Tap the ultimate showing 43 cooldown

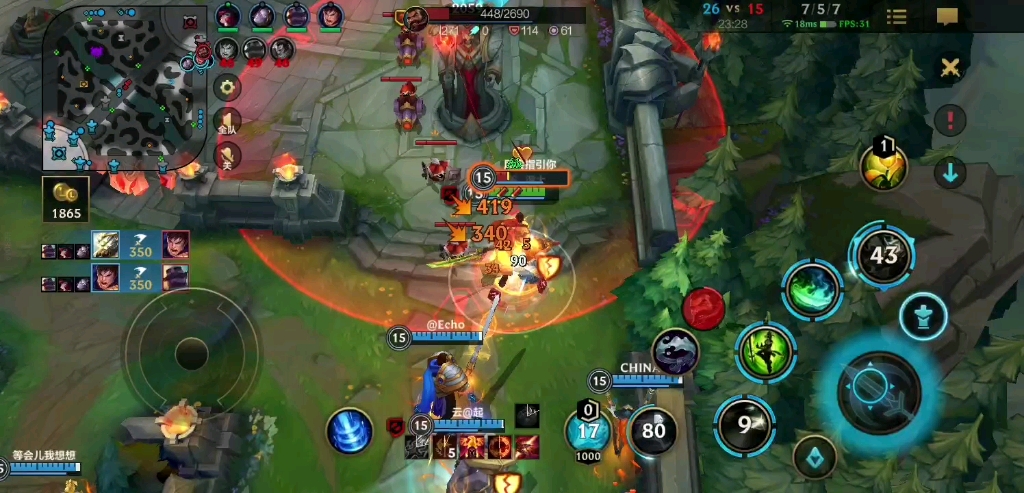882,255
